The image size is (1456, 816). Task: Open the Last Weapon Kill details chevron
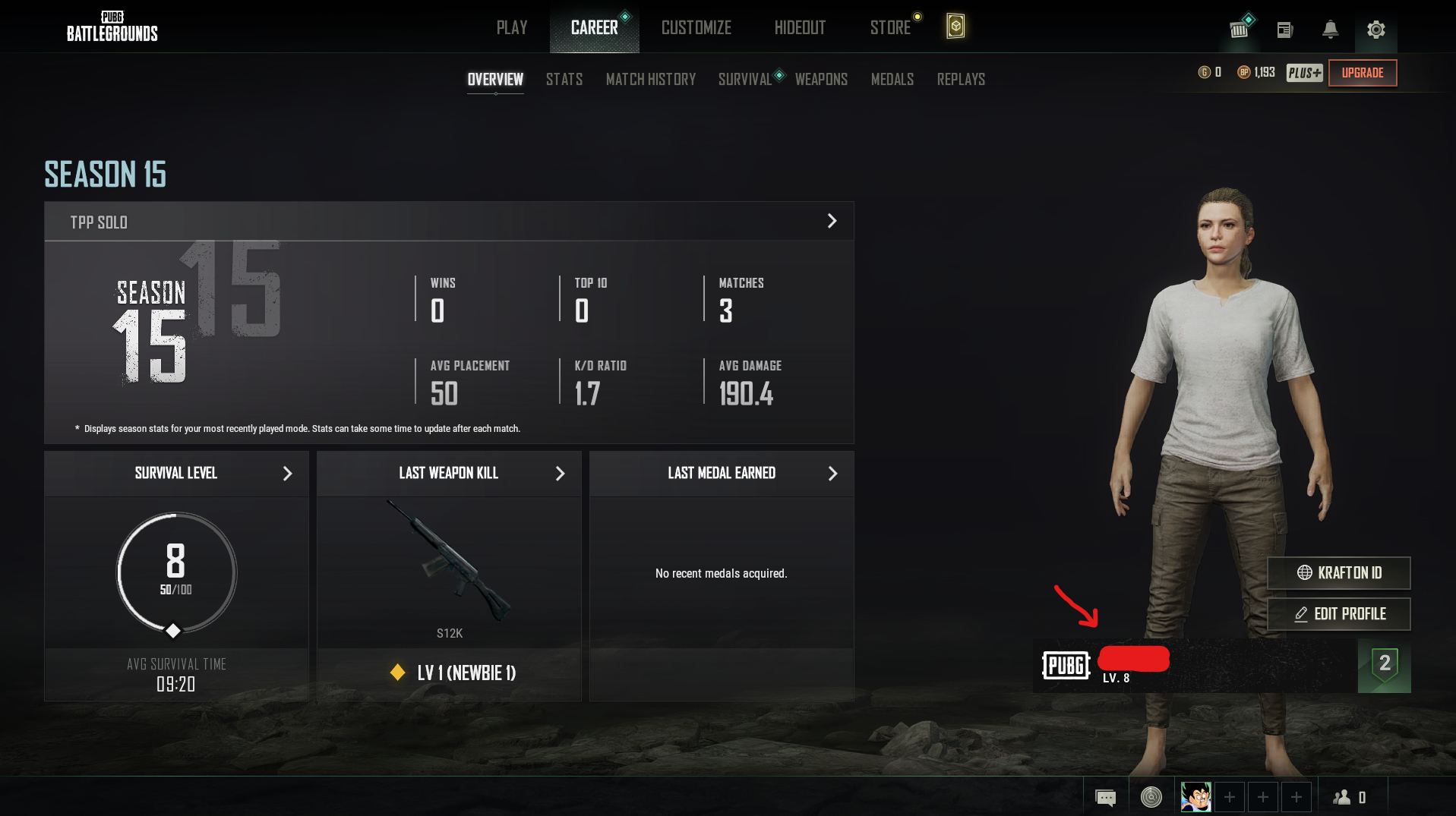(x=560, y=473)
